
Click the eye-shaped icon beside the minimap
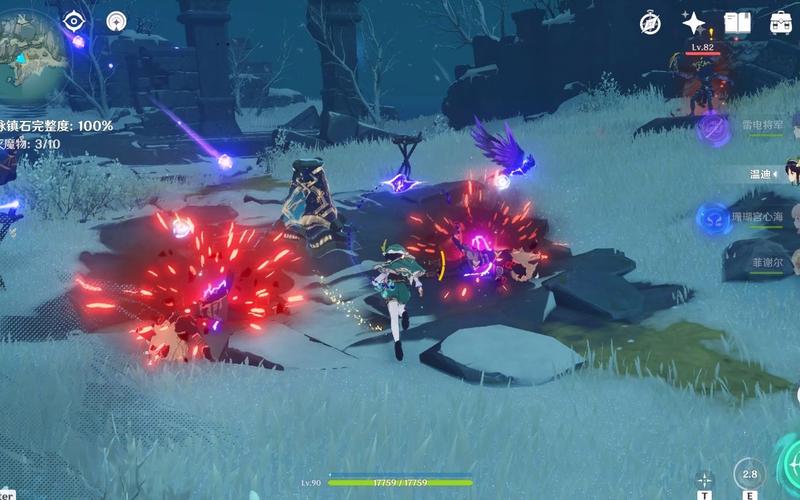coord(74,20)
